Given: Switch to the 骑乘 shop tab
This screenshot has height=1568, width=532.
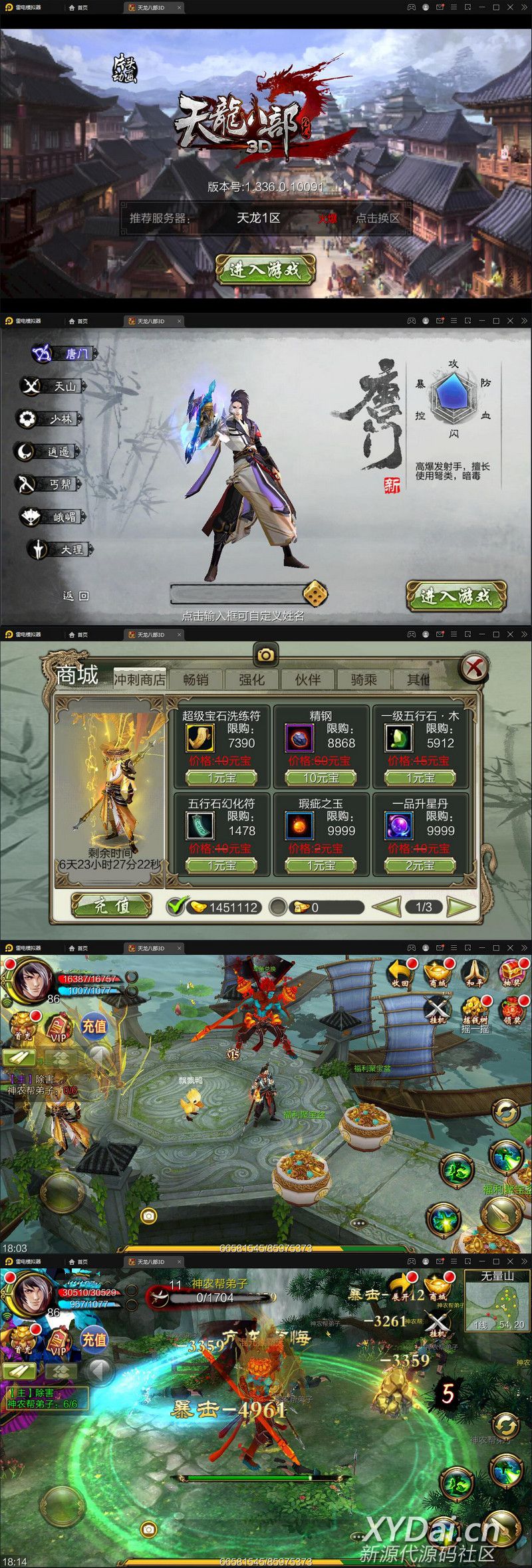Looking at the screenshot, I should tap(363, 679).
